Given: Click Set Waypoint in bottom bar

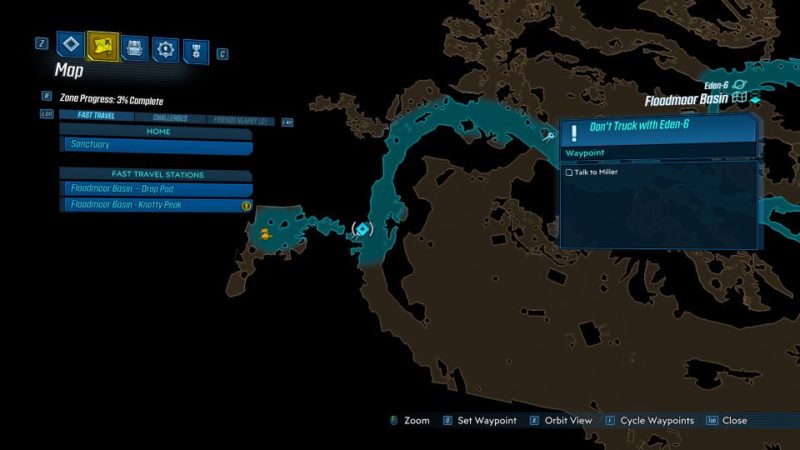Looking at the screenshot, I should (486, 420).
